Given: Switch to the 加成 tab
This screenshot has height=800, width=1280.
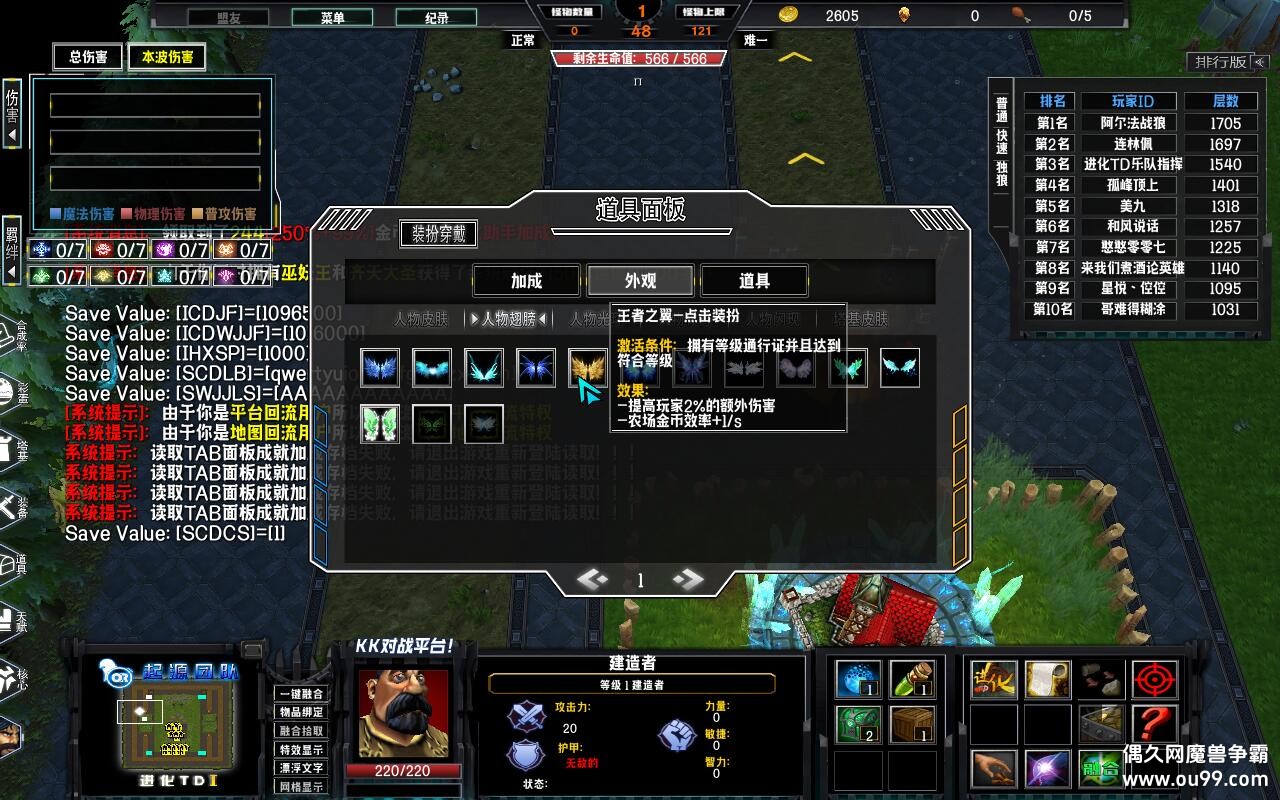Looking at the screenshot, I should tap(526, 281).
